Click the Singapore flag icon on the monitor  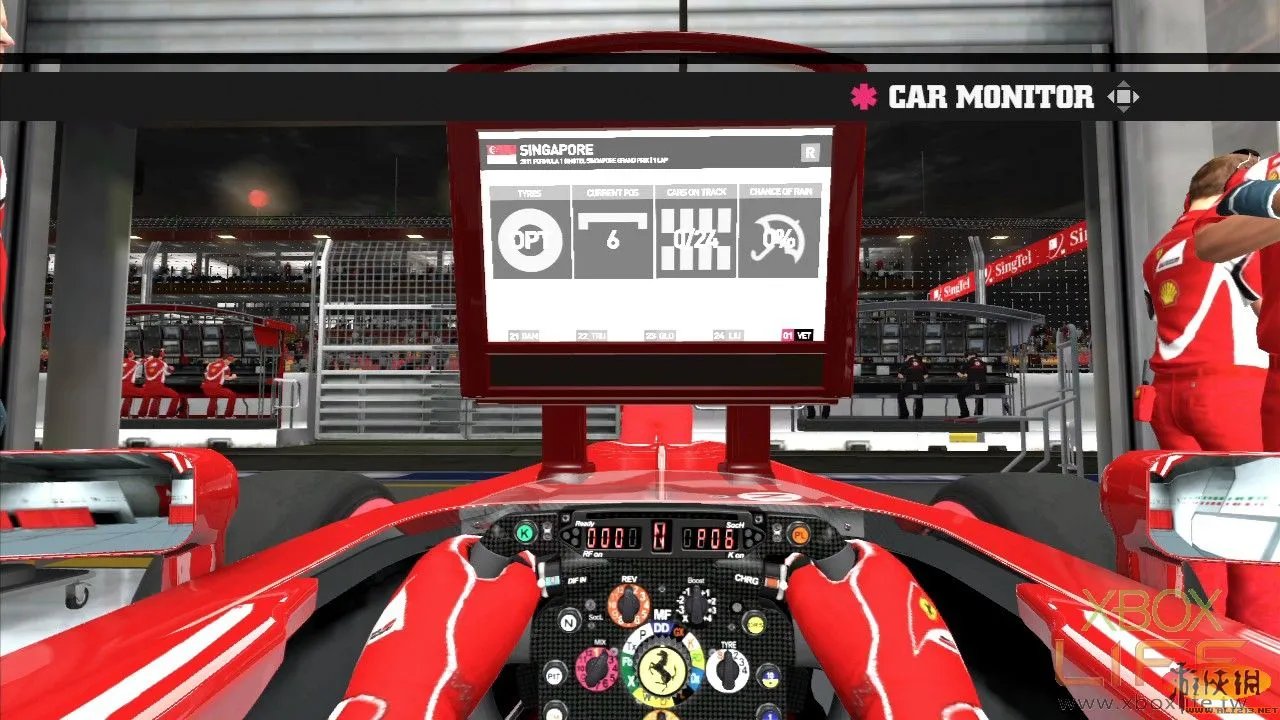pyautogui.click(x=501, y=152)
